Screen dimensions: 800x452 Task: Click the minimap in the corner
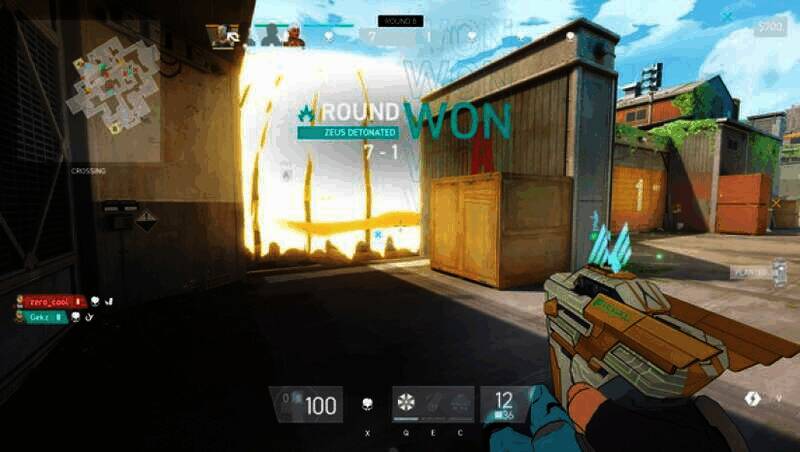(113, 85)
